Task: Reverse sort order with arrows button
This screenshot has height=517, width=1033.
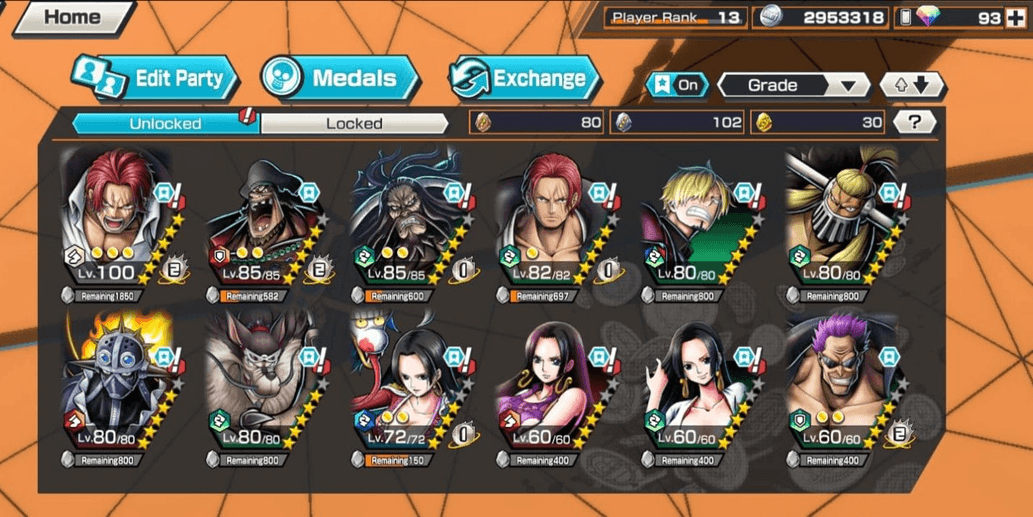Action: (x=911, y=85)
